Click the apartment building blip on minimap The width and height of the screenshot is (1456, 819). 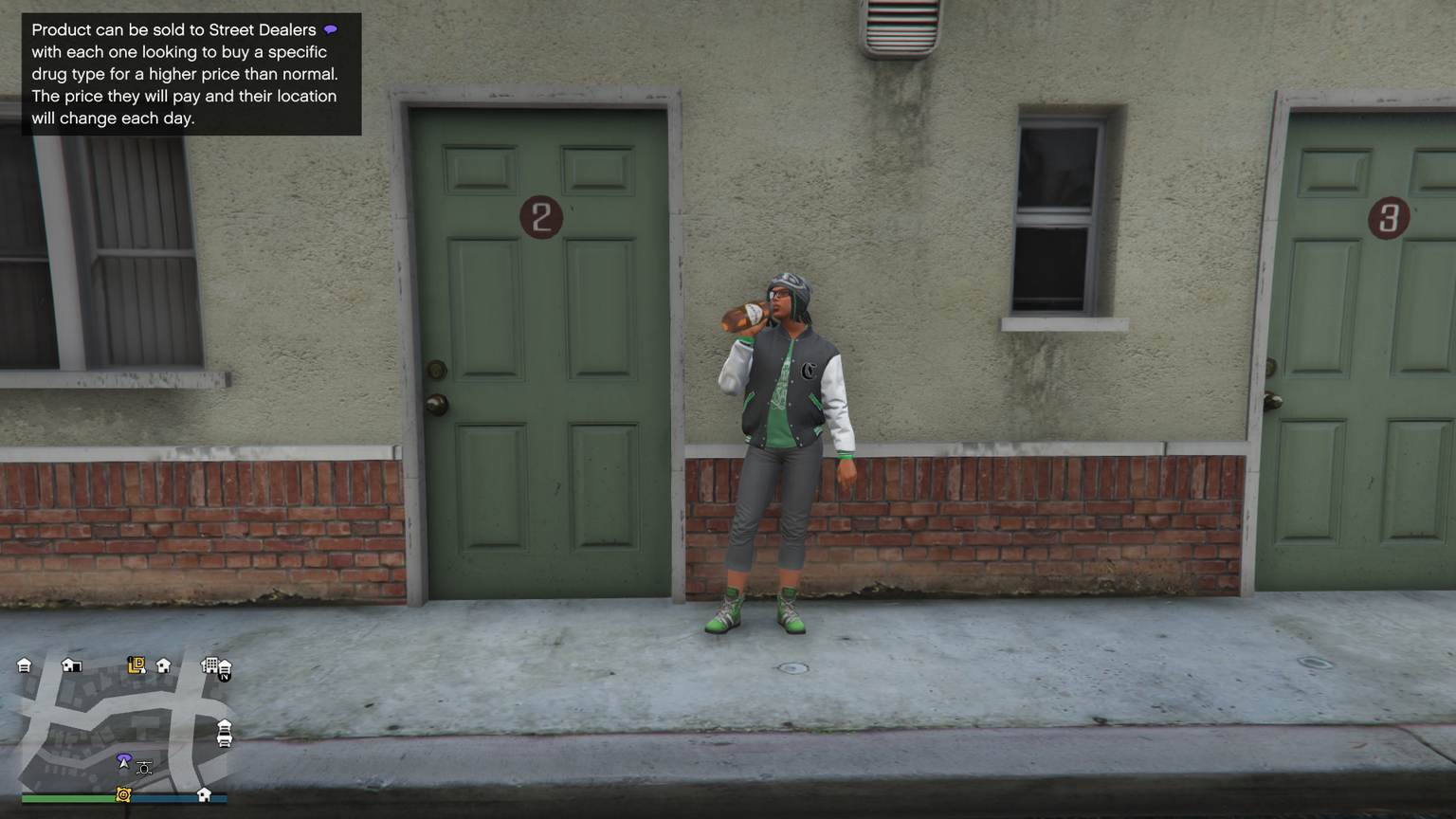(x=209, y=665)
